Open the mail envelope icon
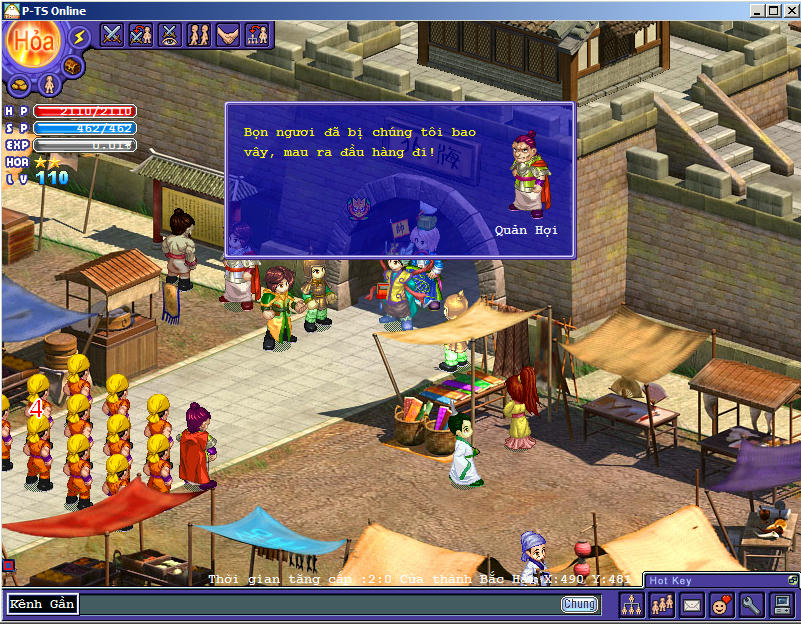801x624 pixels. [691, 604]
